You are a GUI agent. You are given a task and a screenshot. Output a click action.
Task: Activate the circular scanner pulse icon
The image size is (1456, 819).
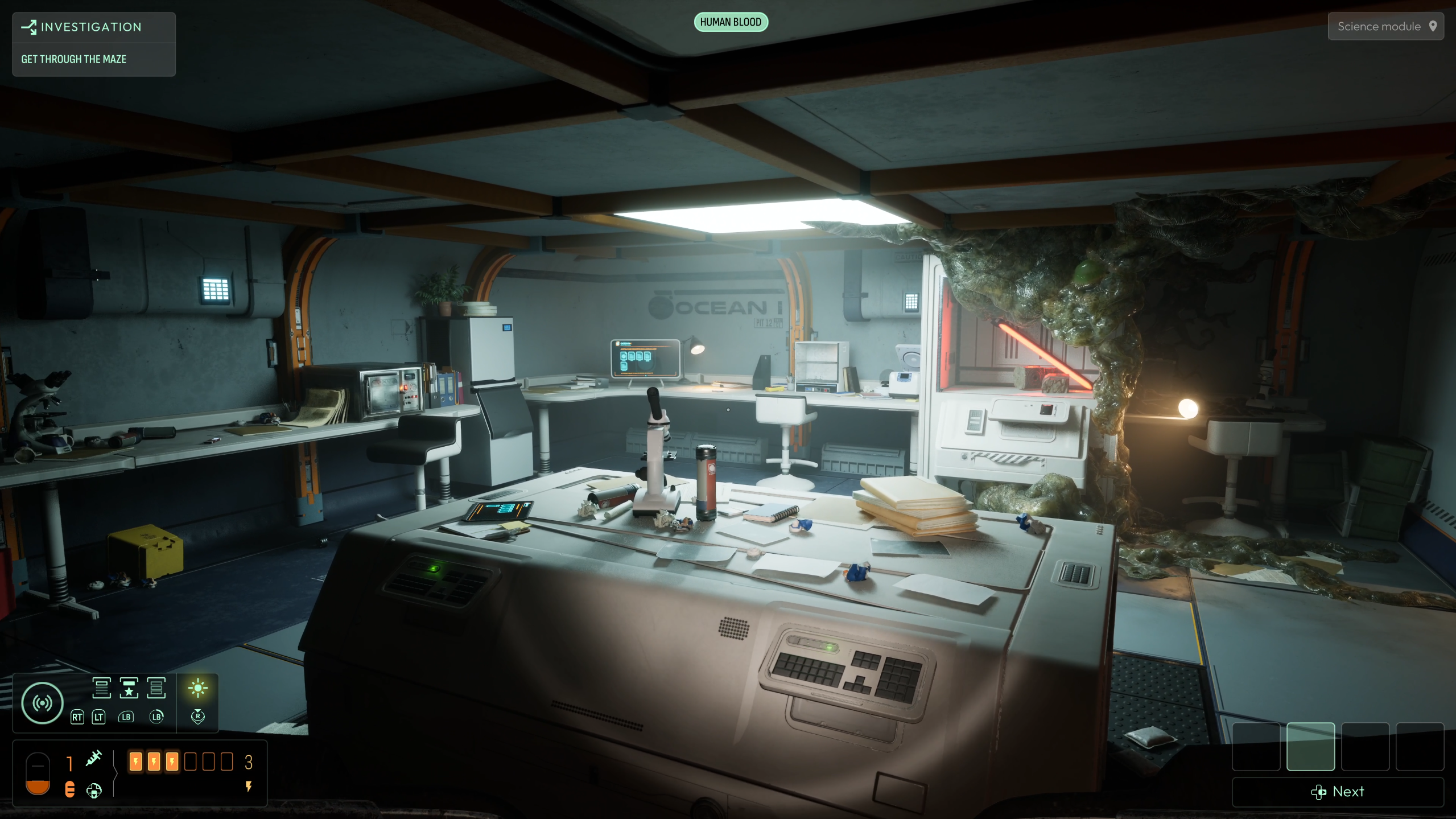tap(42, 703)
